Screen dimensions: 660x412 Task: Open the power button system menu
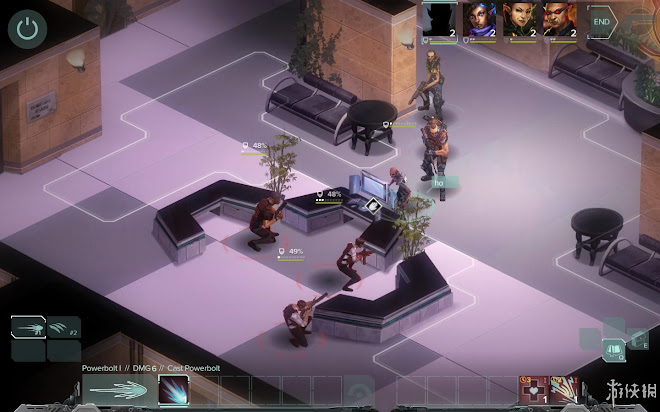(x=28, y=27)
